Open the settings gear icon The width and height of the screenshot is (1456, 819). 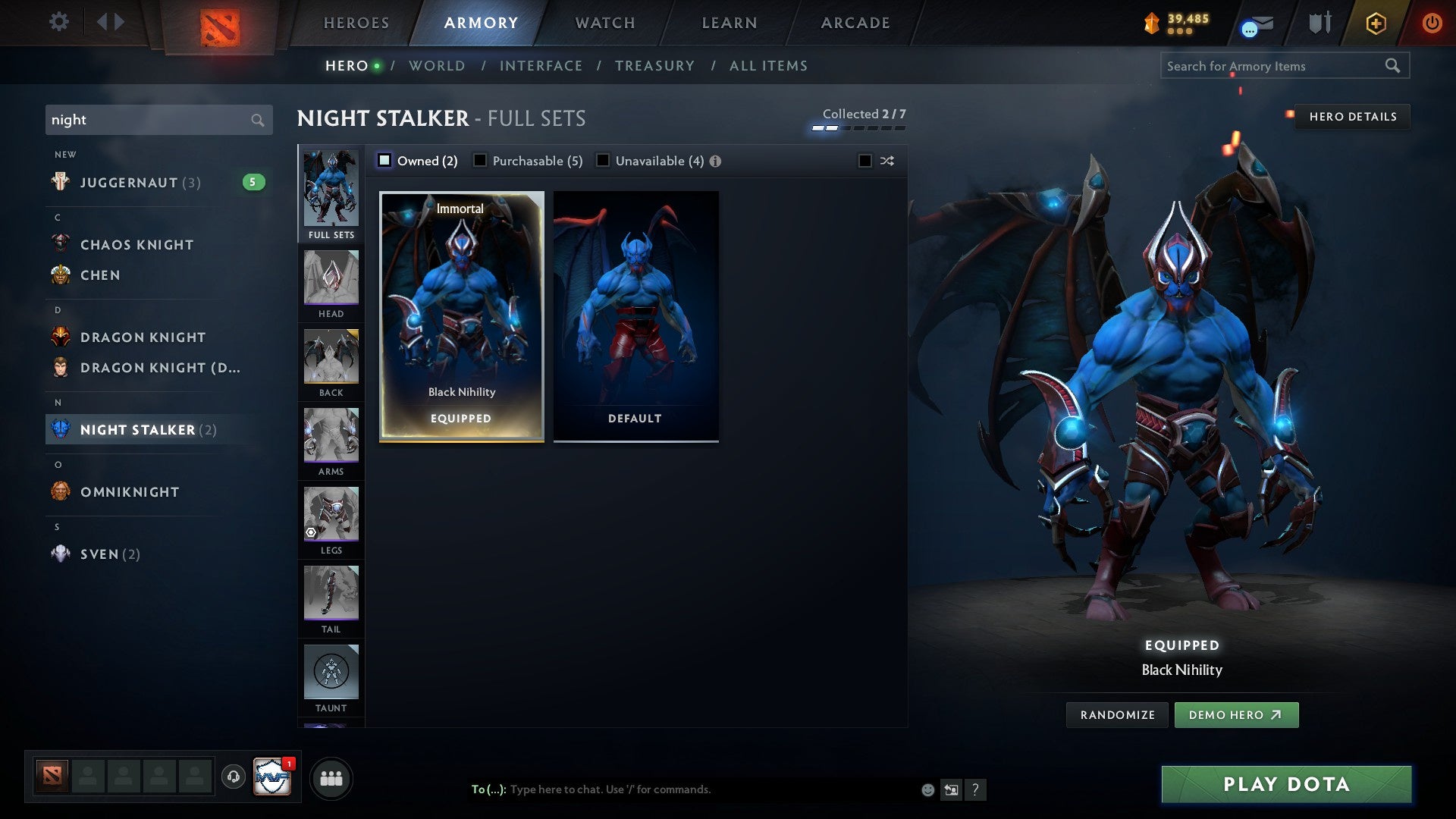[59, 21]
